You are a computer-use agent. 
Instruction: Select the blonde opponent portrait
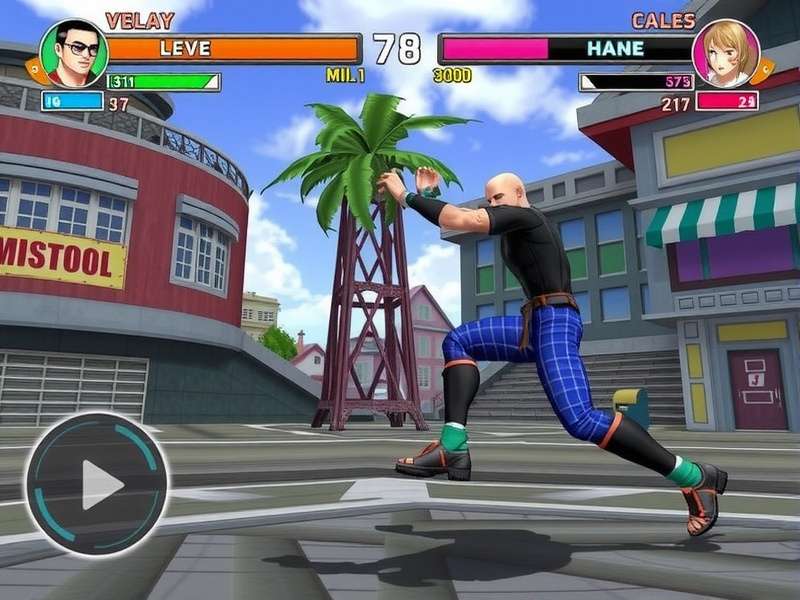tap(726, 53)
